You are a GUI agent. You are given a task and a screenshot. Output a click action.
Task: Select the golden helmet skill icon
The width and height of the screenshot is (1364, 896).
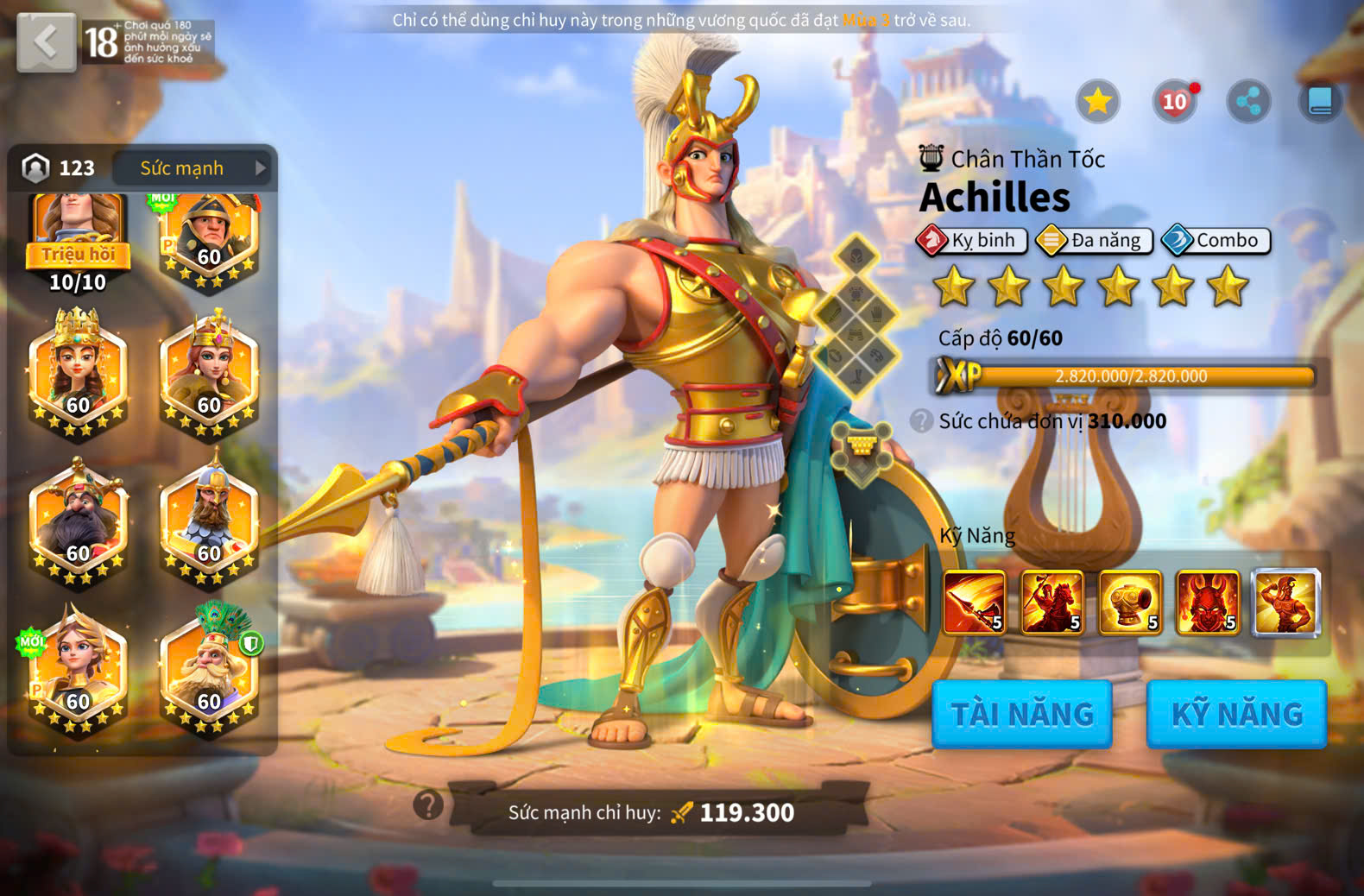[1130, 603]
